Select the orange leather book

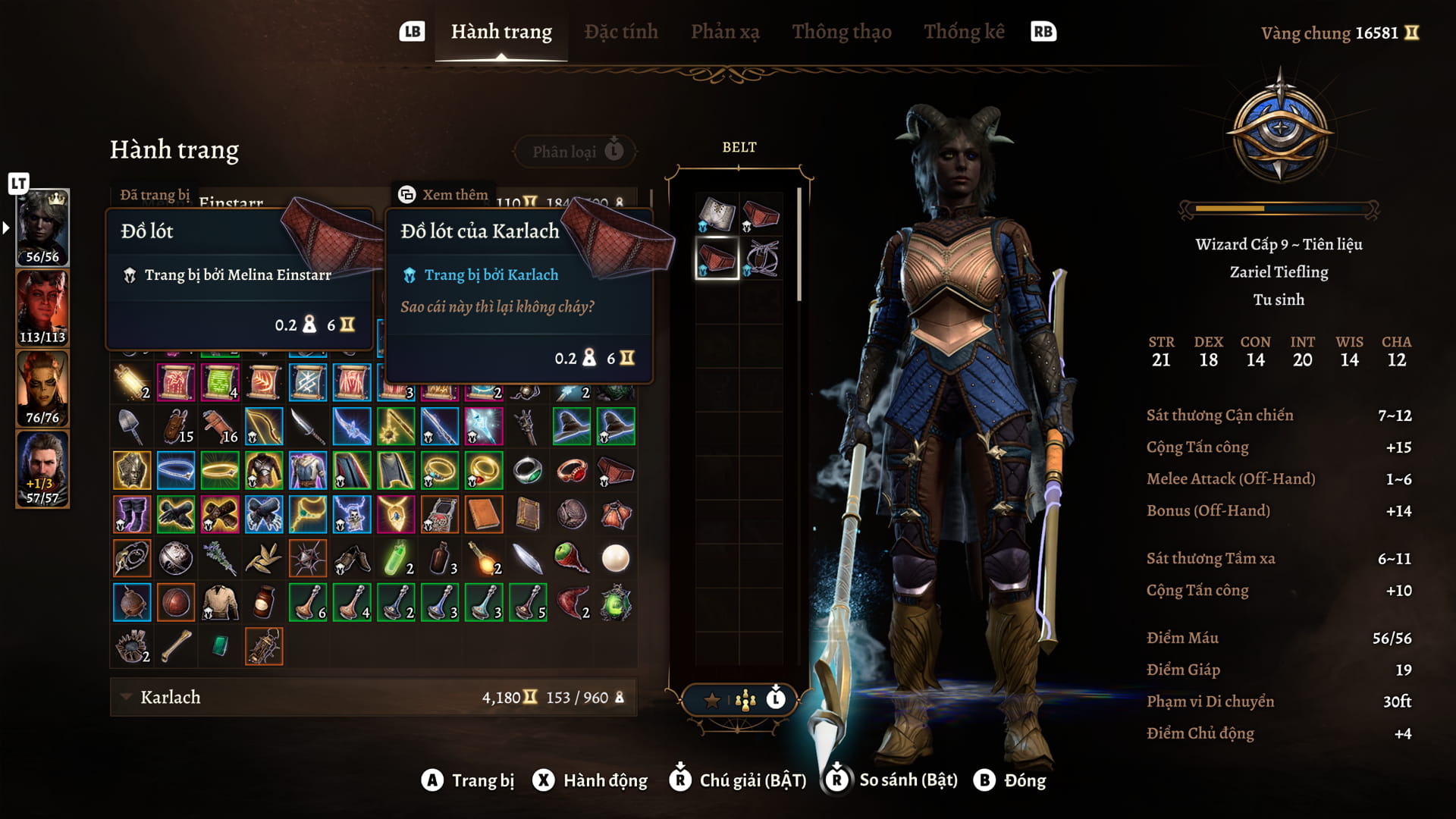pos(483,515)
